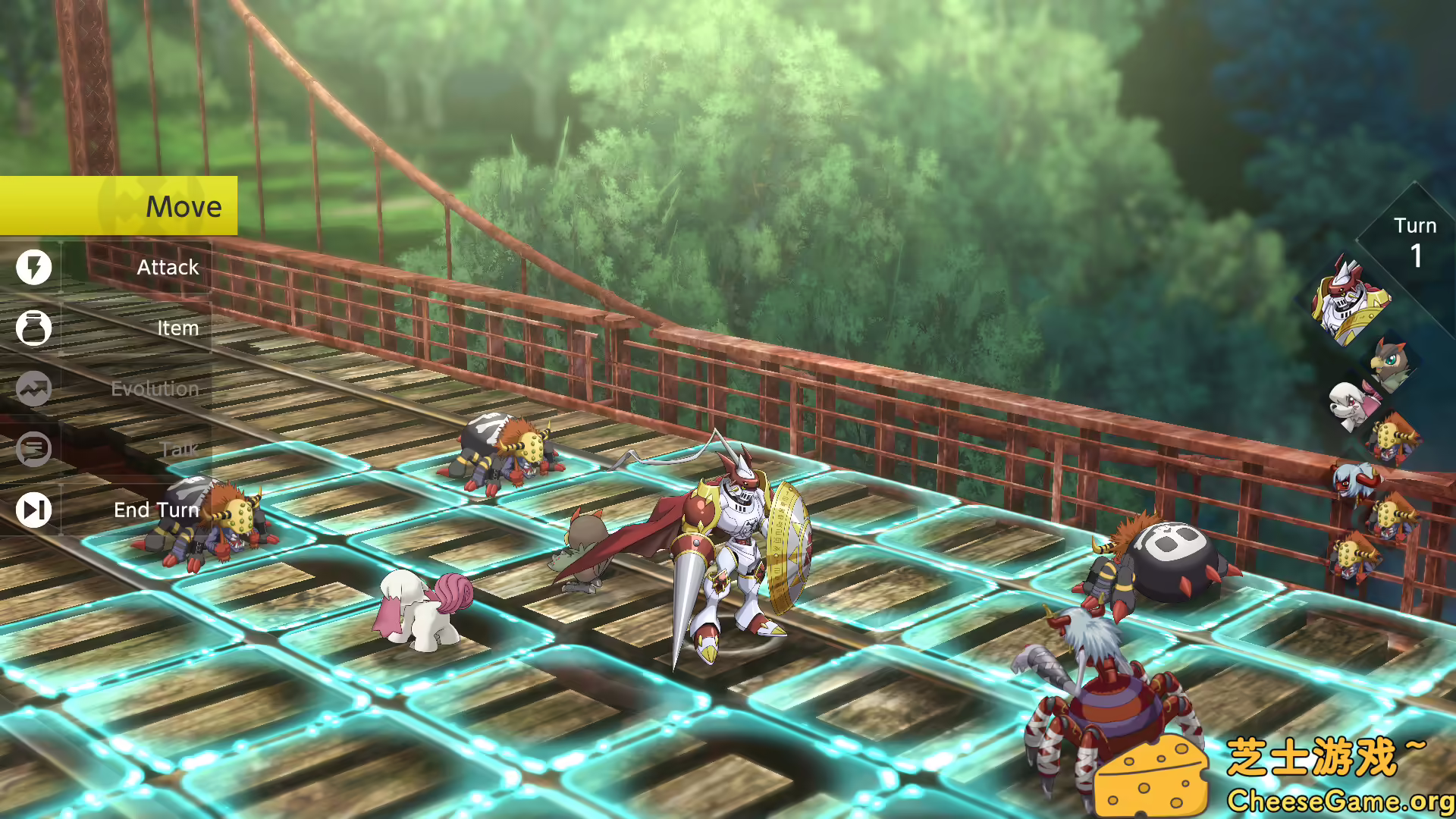1456x819 pixels.
Task: Click the disabled Talk speech-bubble icon
Action: coord(33,449)
